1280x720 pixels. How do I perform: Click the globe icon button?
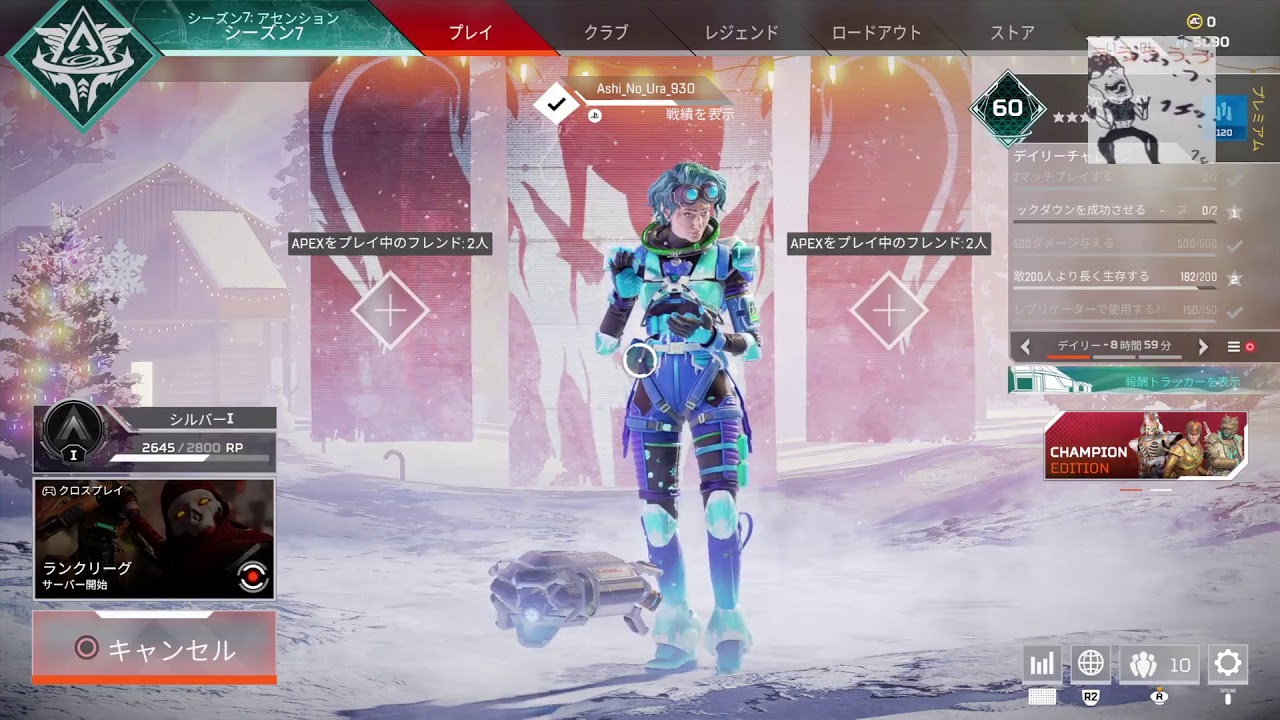[1090, 664]
